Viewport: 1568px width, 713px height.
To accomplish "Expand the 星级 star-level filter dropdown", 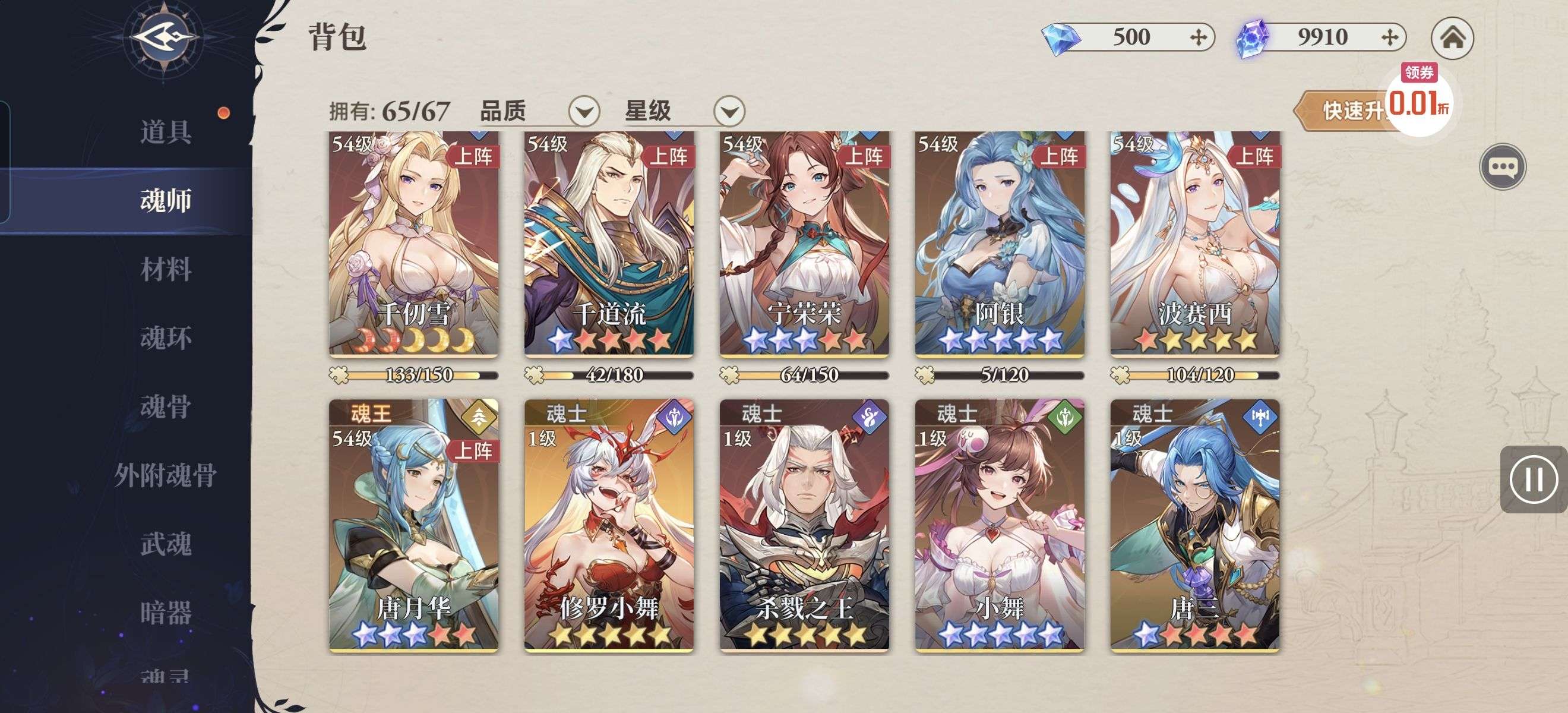I will [x=729, y=112].
